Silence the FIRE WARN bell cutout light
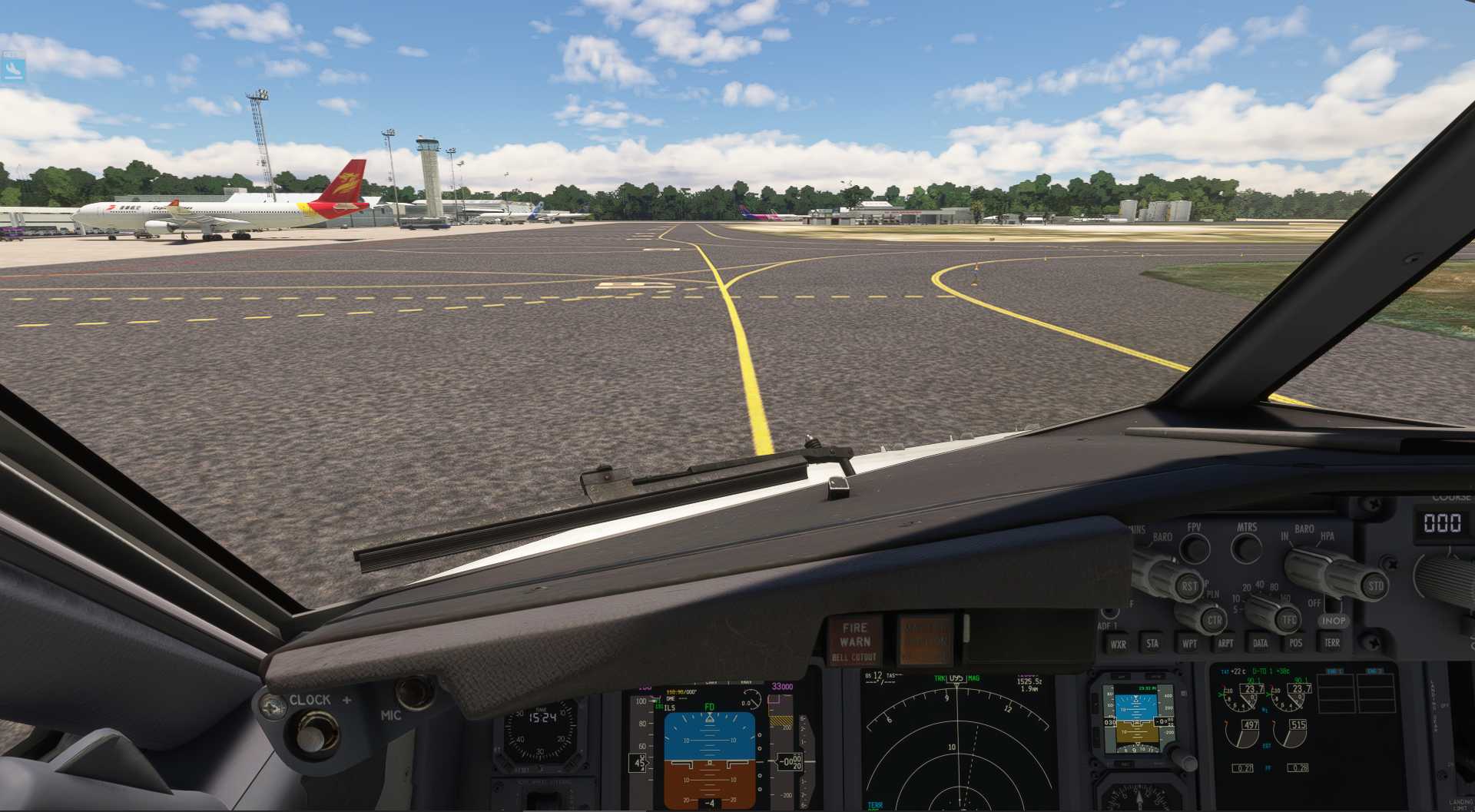This screenshot has height=812, width=1475. click(854, 641)
